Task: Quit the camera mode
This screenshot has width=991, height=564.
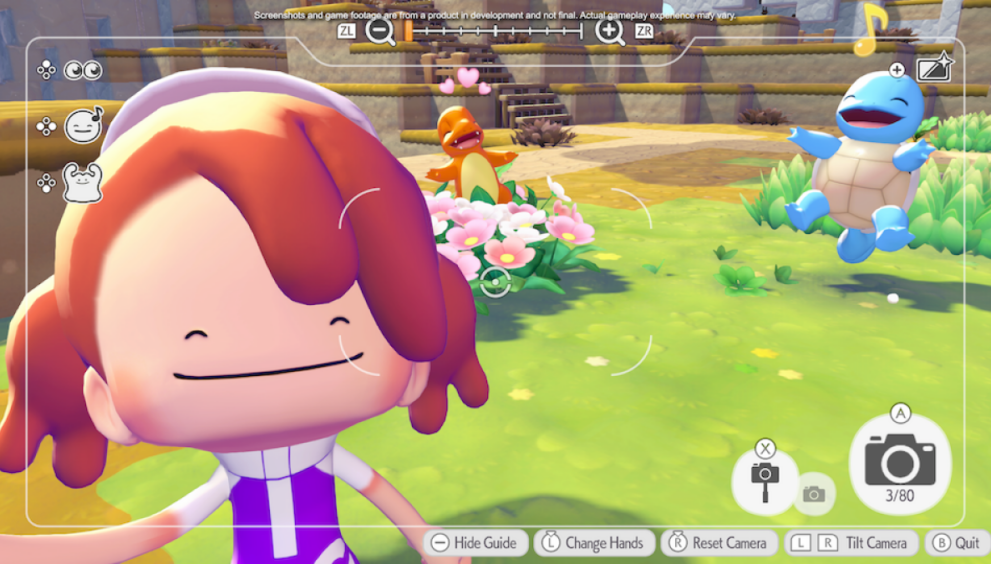Action: pyautogui.click(x=957, y=543)
